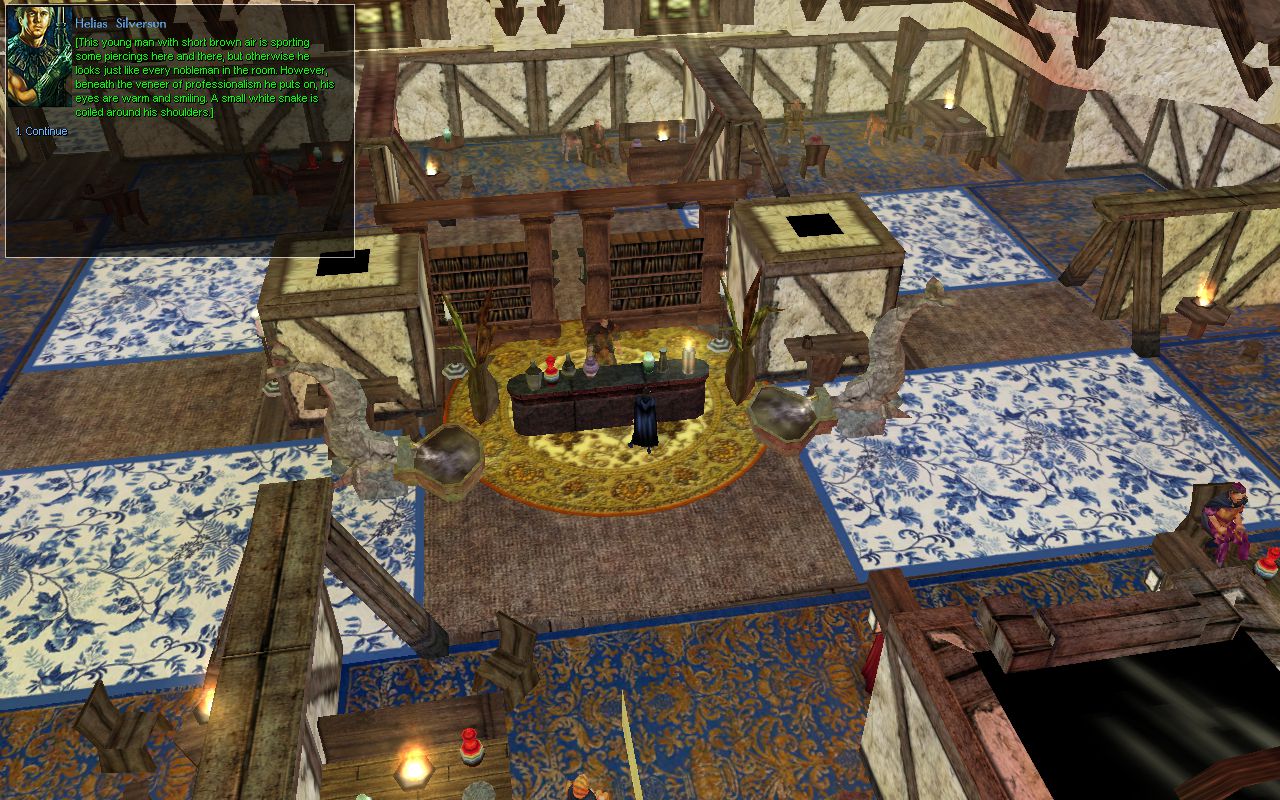Image resolution: width=1280 pixels, height=800 pixels.
Task: Select the hooded player character at the bar
Action: pyautogui.click(x=645, y=418)
